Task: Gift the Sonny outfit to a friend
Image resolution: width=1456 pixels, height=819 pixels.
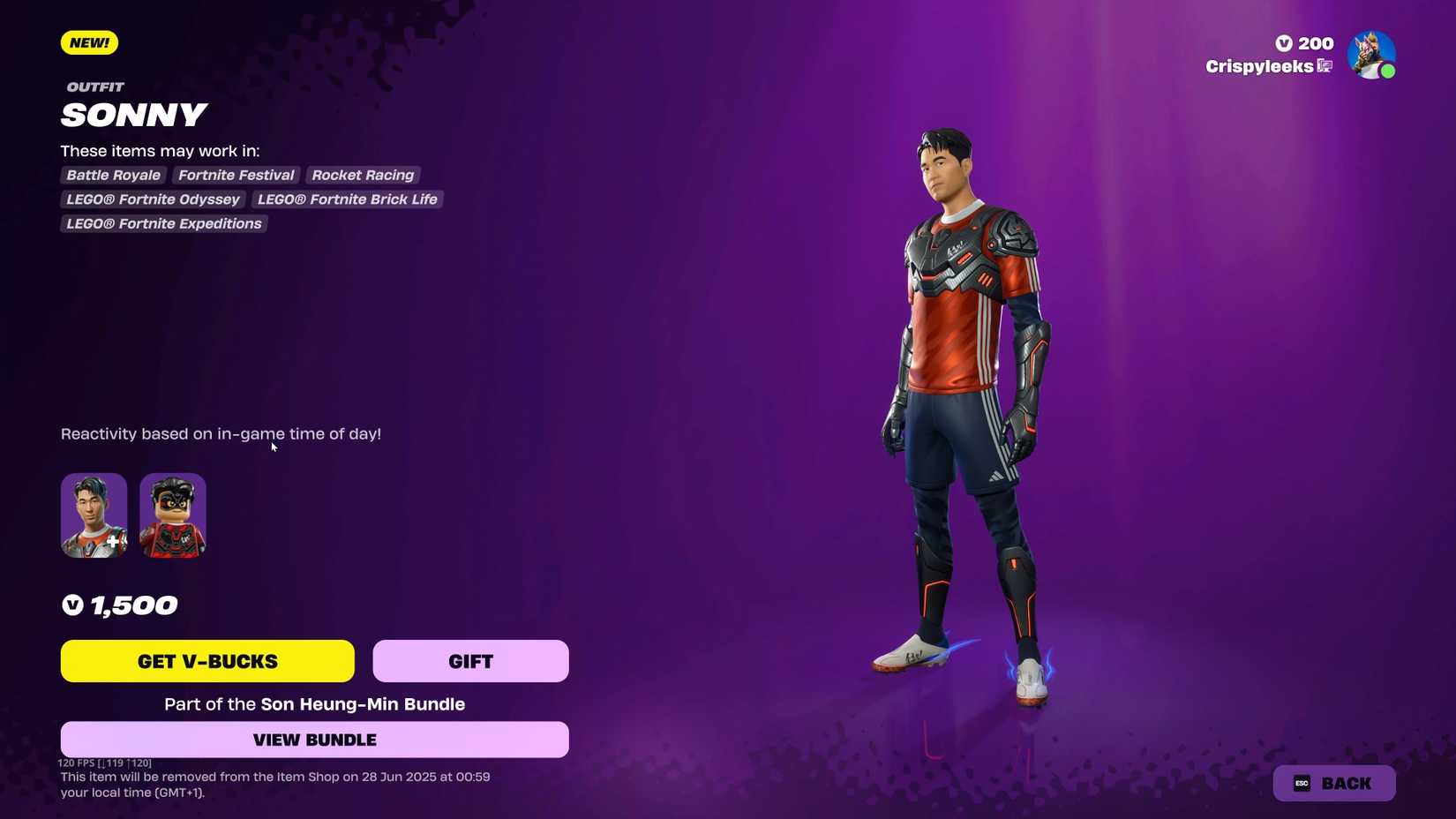Action: coord(470,660)
